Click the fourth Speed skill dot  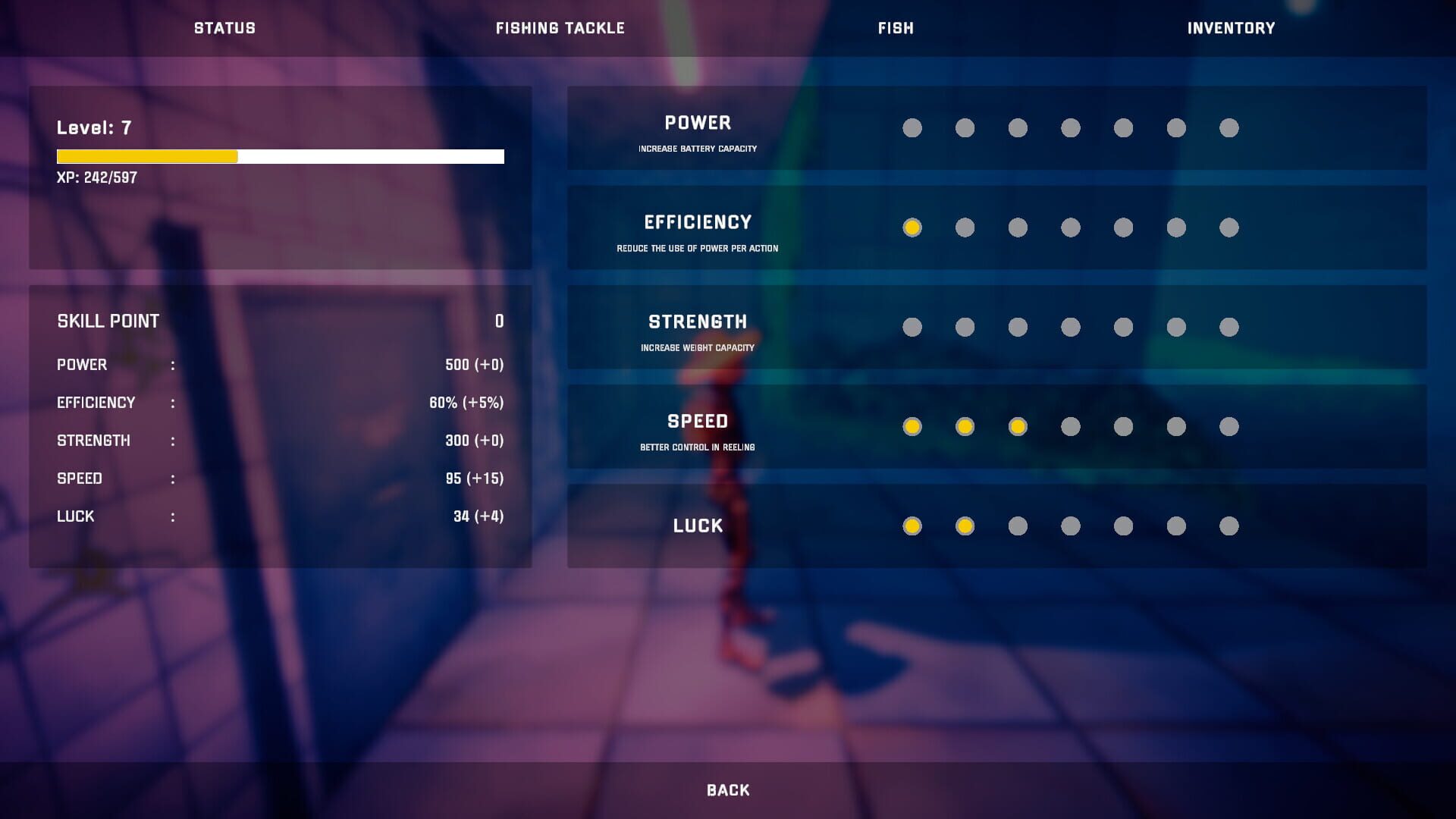pyautogui.click(x=1071, y=427)
